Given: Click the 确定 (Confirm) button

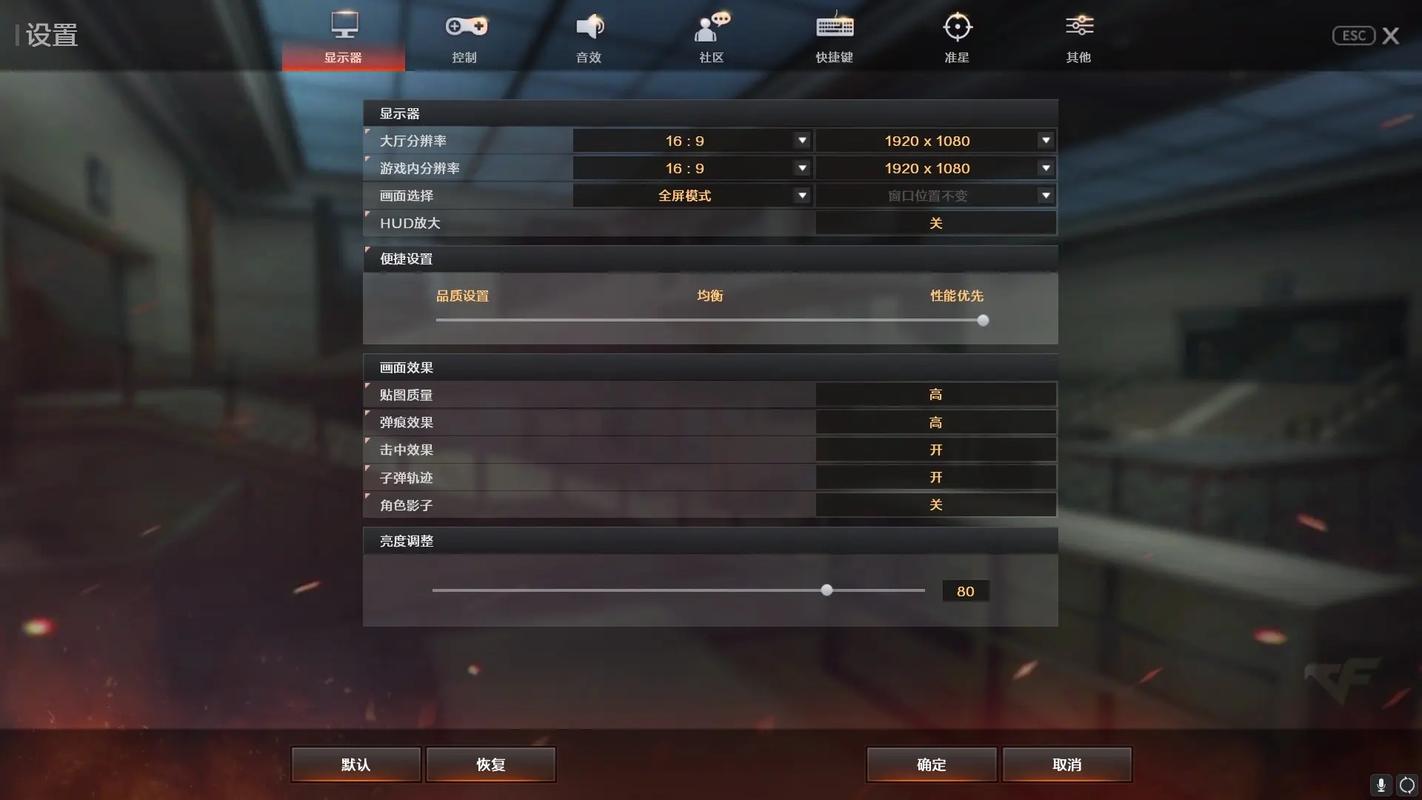Looking at the screenshot, I should point(930,764).
